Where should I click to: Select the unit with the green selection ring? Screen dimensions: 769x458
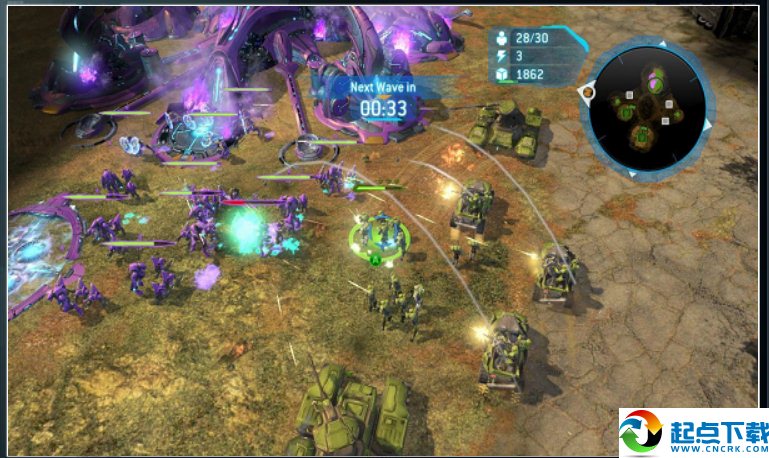(x=380, y=236)
